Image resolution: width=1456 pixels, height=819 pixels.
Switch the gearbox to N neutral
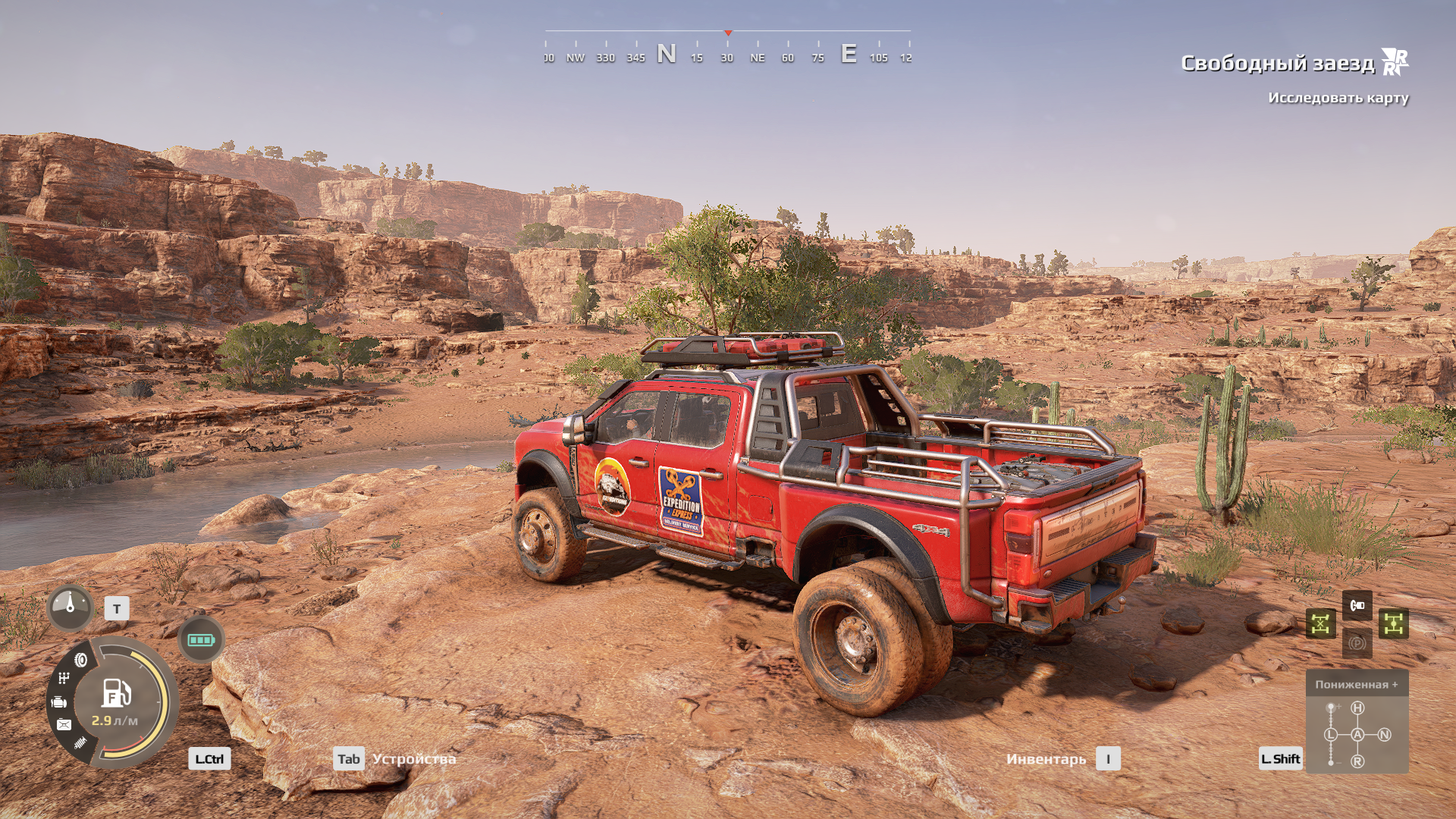pyautogui.click(x=1384, y=735)
